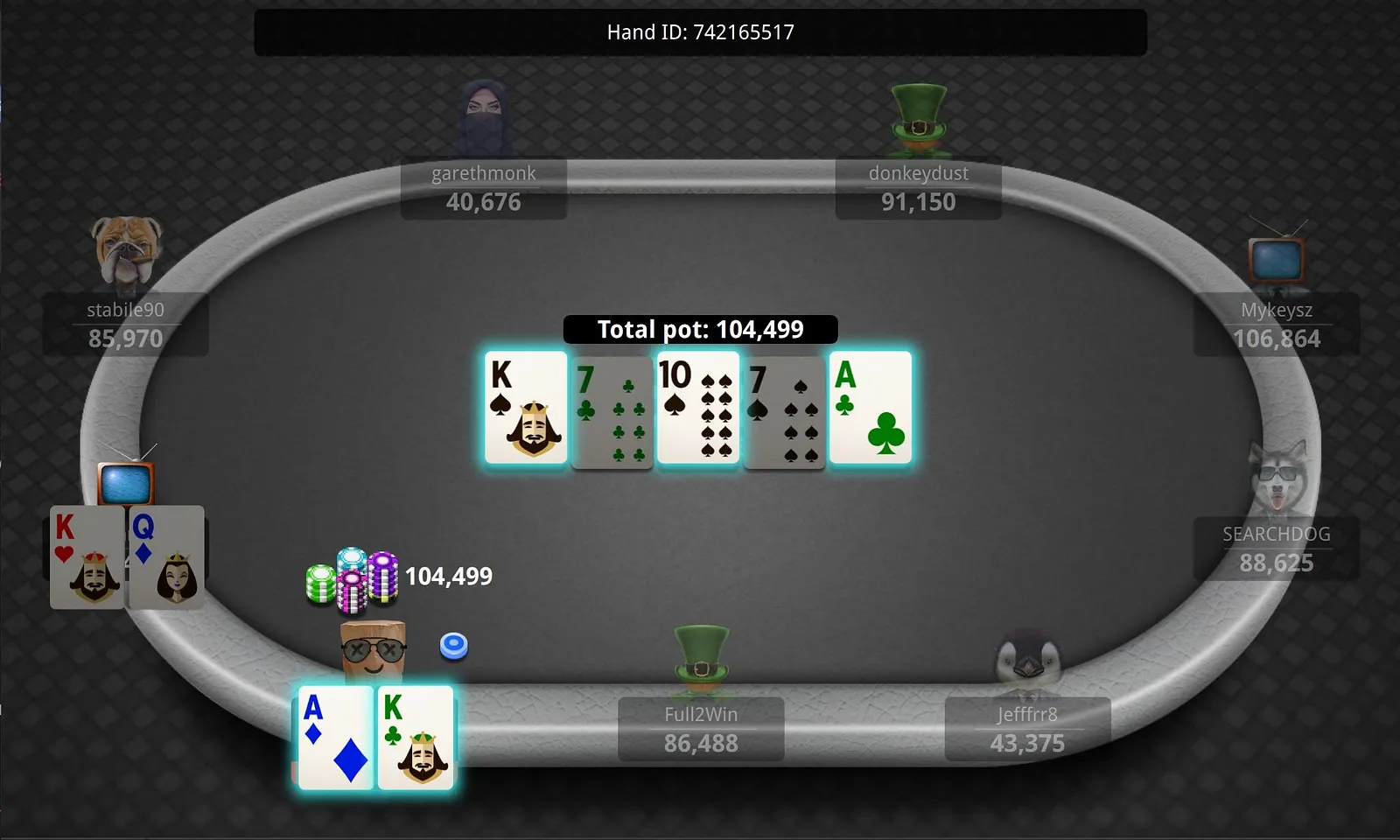The image size is (1400, 840).
Task: Click the Queen of diamonds hole card
Action: coord(166,557)
